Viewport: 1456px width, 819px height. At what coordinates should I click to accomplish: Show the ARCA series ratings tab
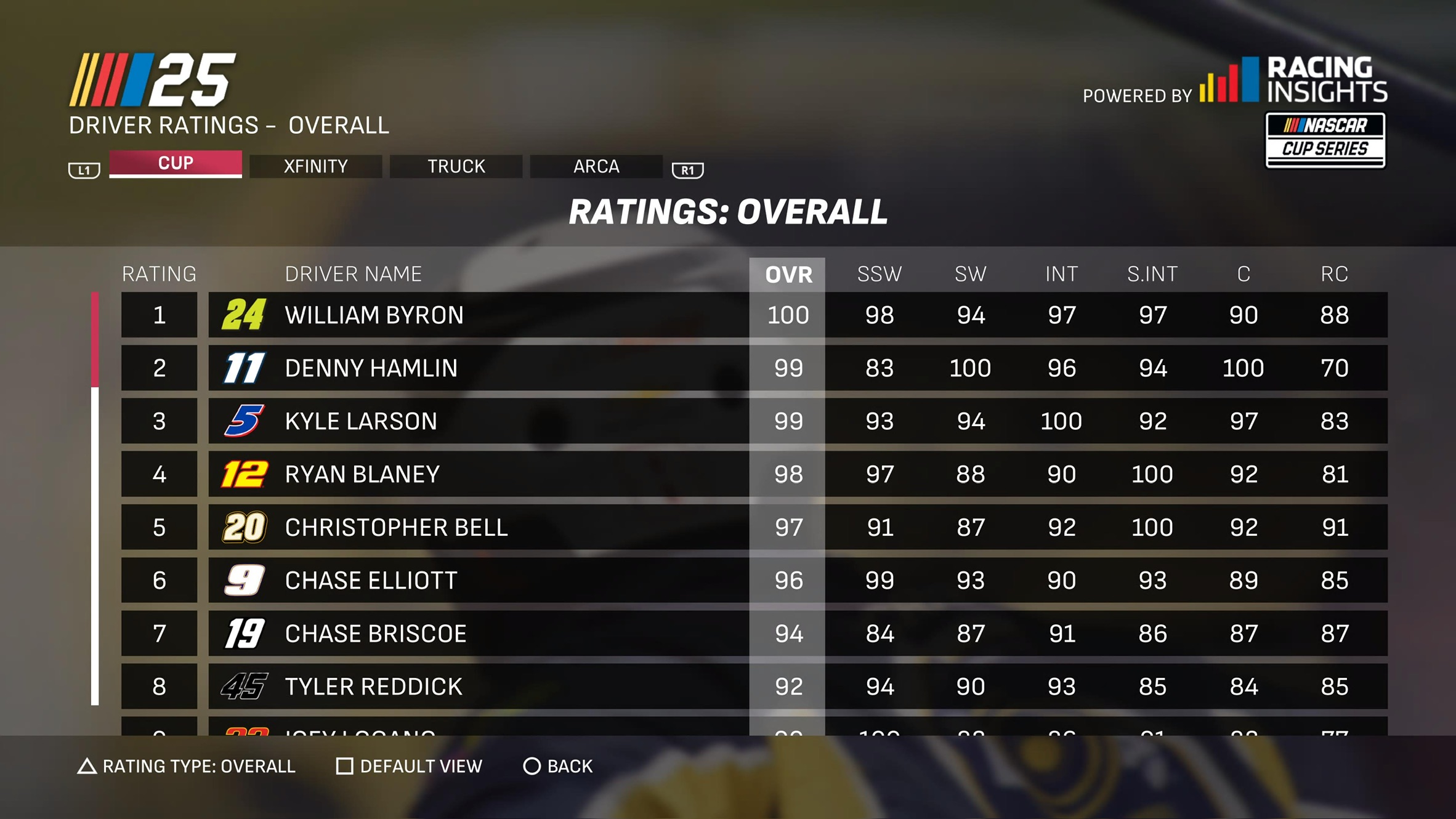(x=596, y=166)
